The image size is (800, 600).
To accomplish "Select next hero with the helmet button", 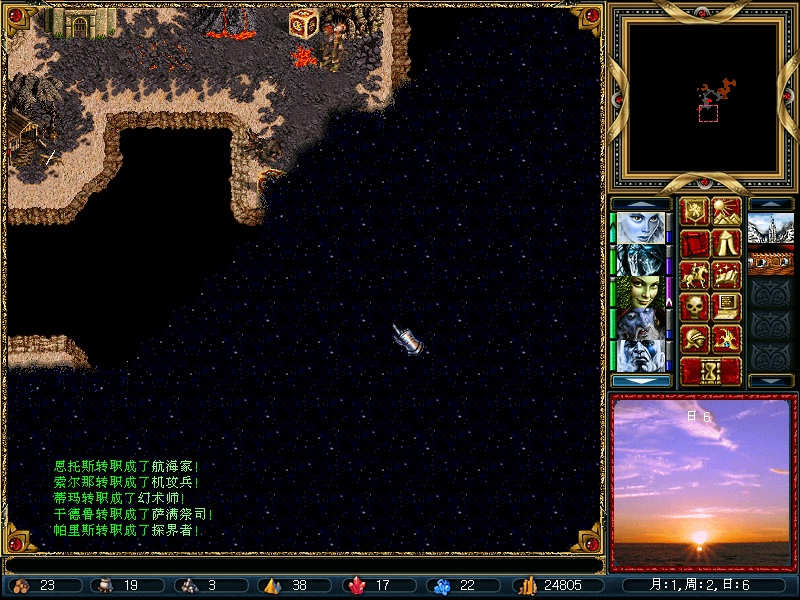I will (x=694, y=339).
